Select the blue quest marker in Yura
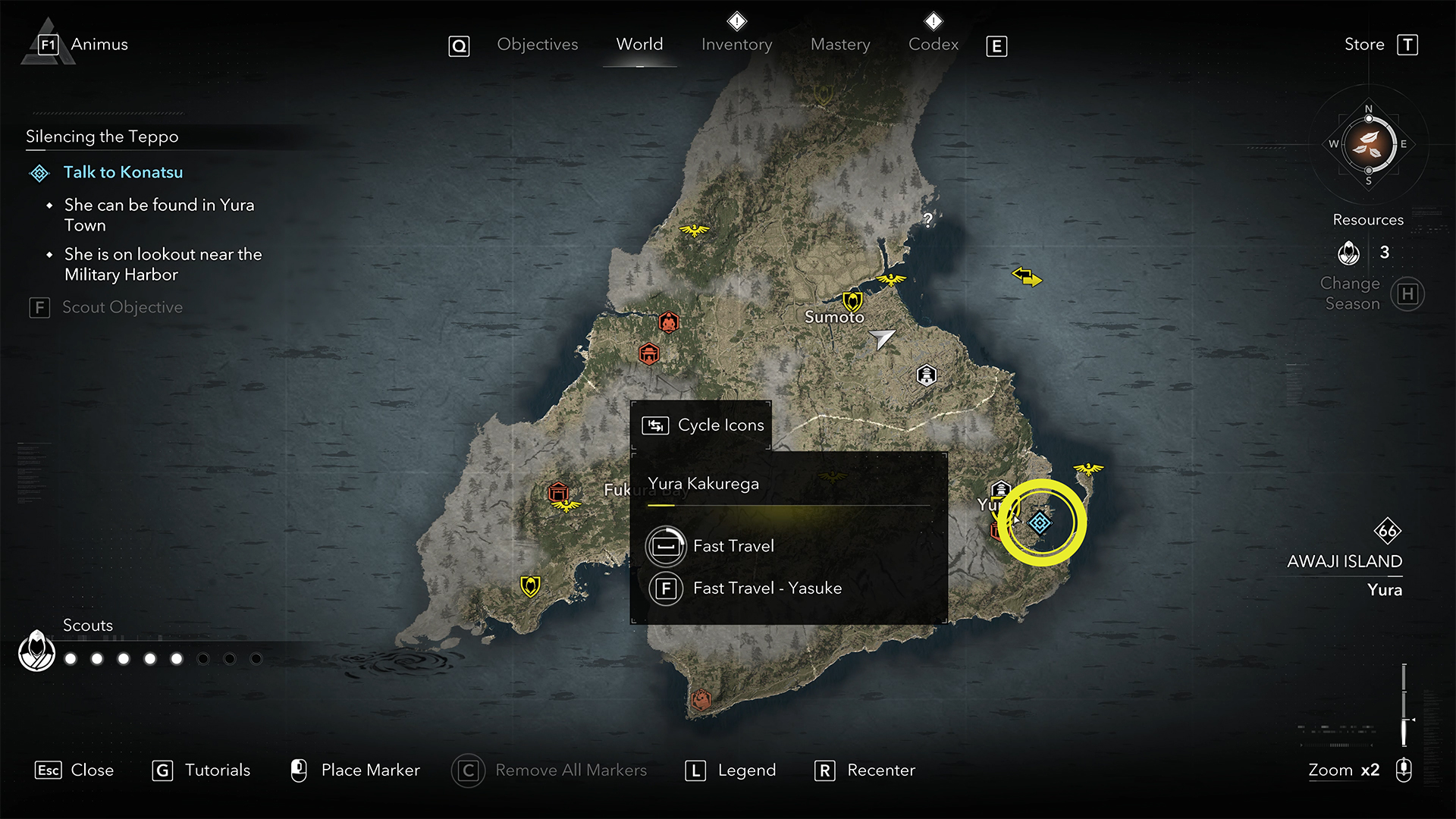Viewport: 1456px width, 819px height. (1040, 522)
